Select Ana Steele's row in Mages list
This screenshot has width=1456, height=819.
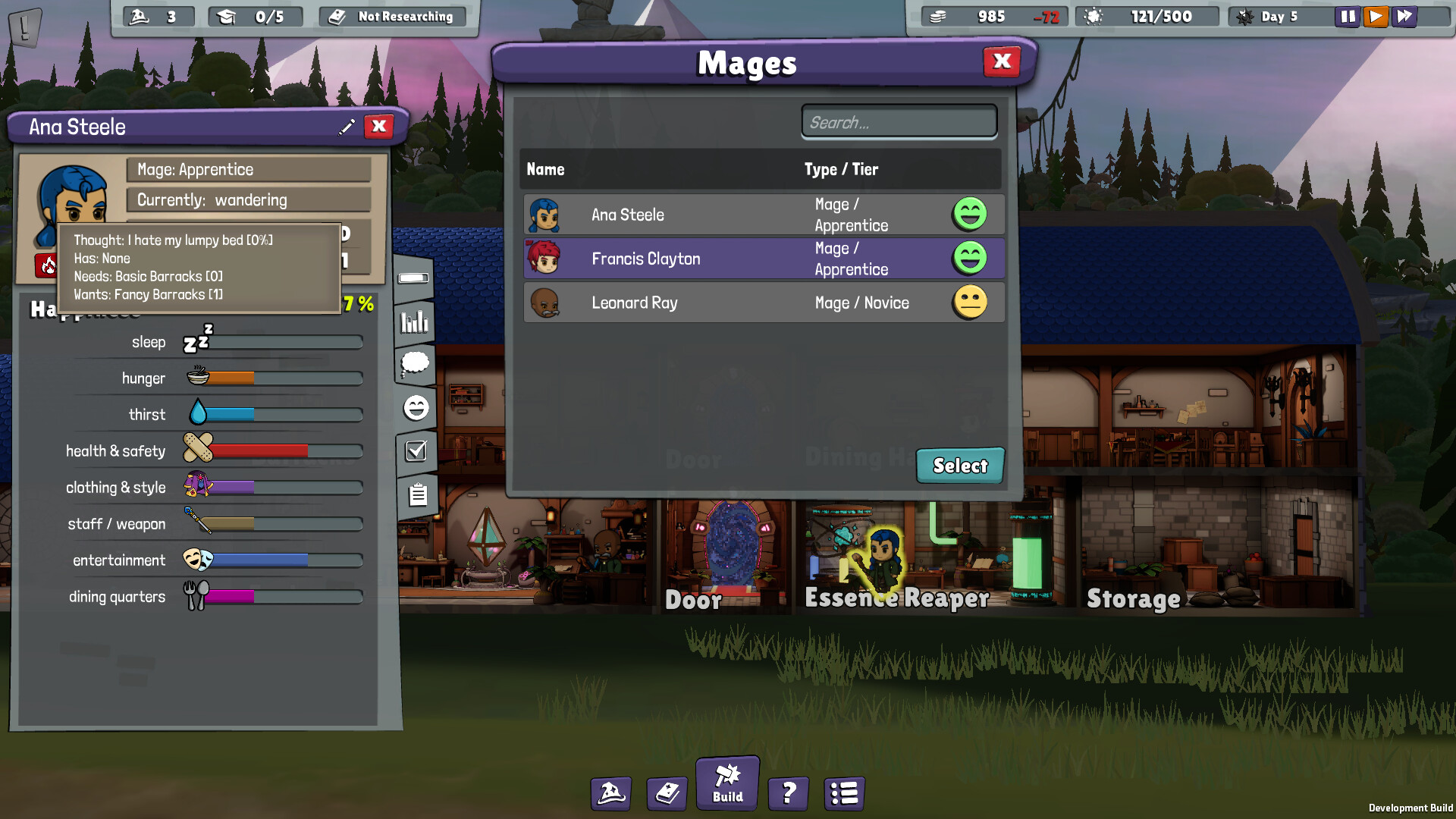[758, 214]
